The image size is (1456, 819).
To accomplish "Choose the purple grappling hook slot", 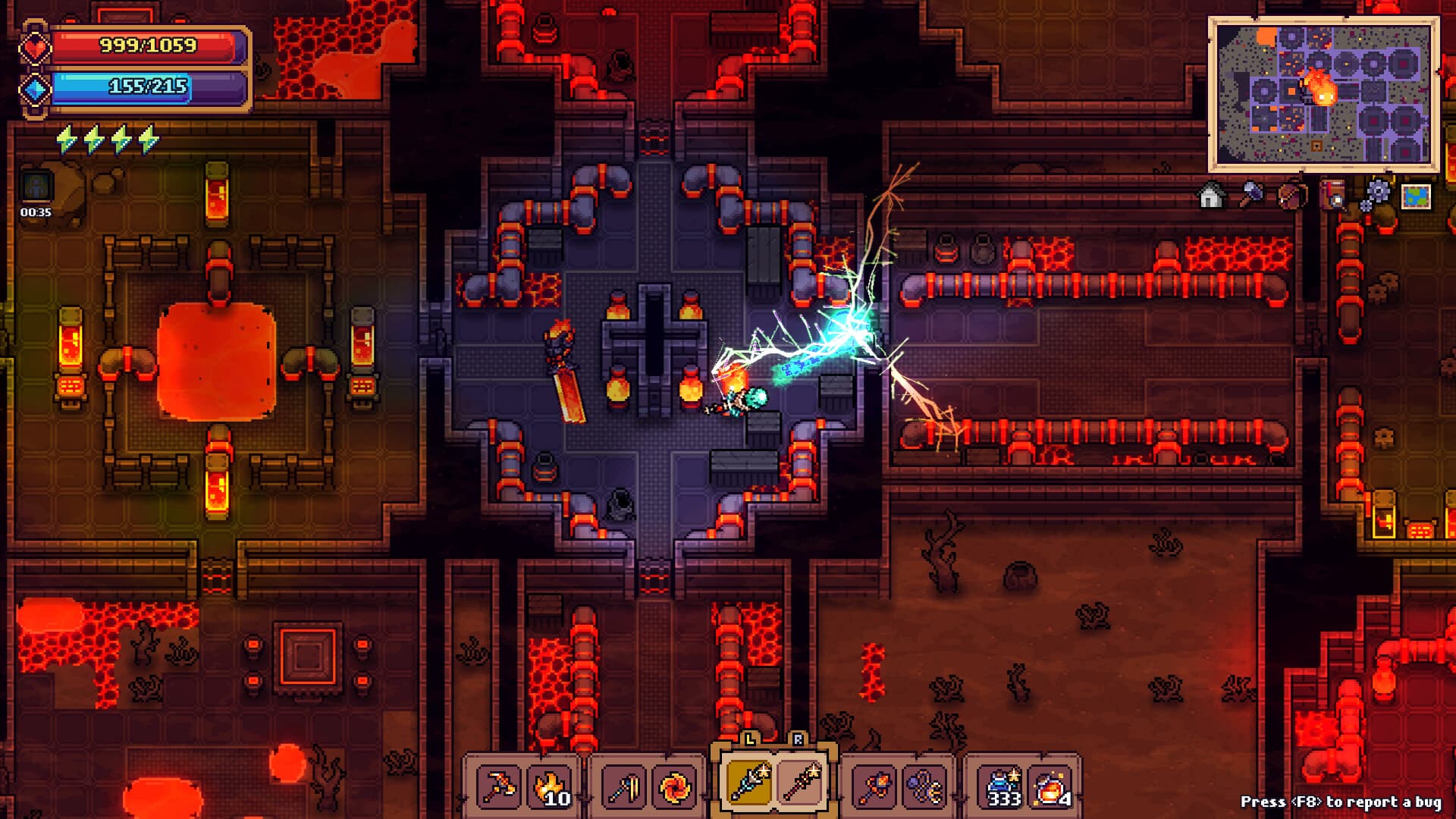I will pyautogui.click(x=925, y=786).
